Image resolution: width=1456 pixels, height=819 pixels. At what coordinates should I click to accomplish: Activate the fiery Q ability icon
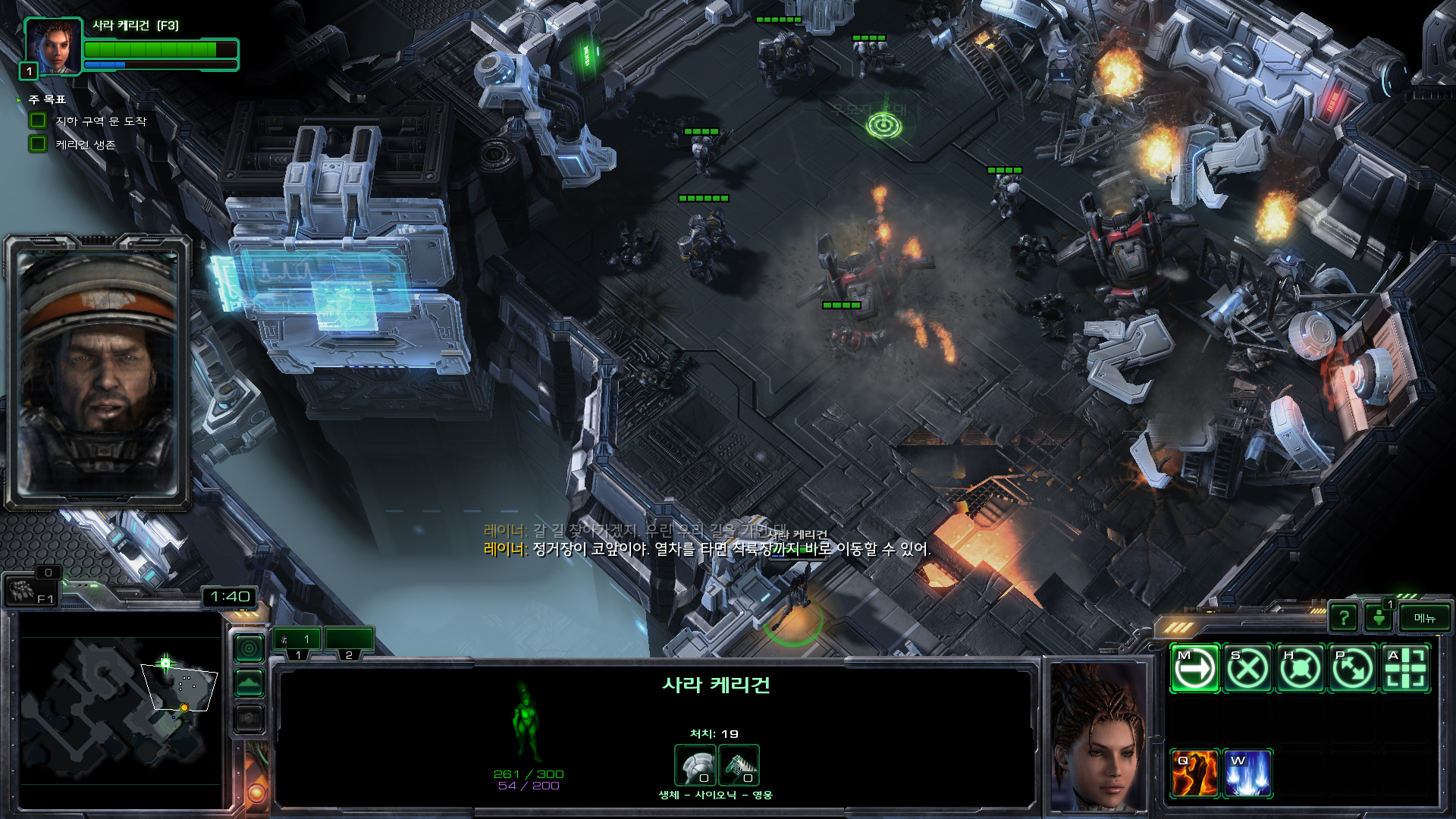pos(1194,773)
